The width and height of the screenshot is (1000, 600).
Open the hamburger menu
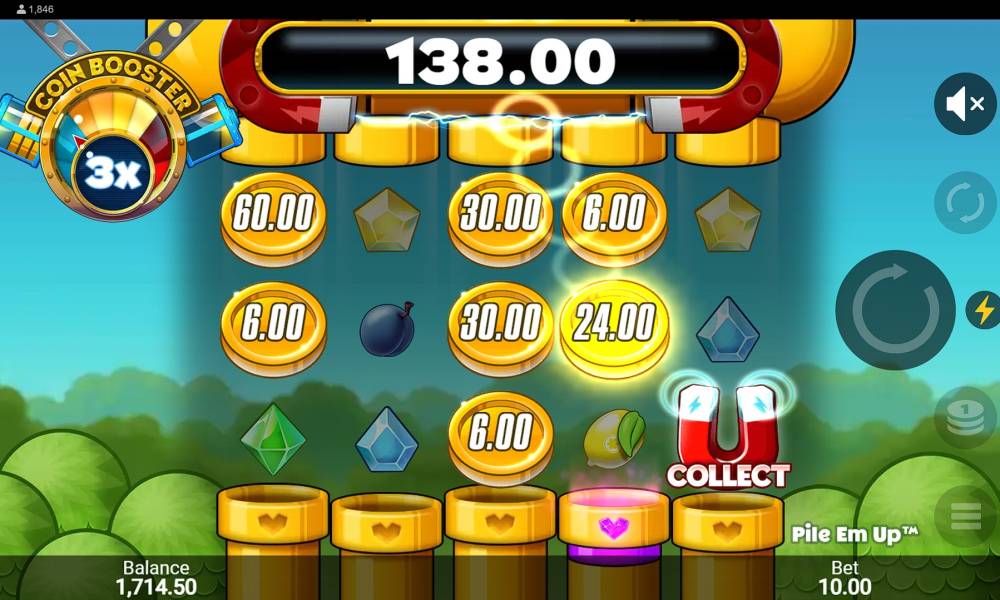pos(965,516)
